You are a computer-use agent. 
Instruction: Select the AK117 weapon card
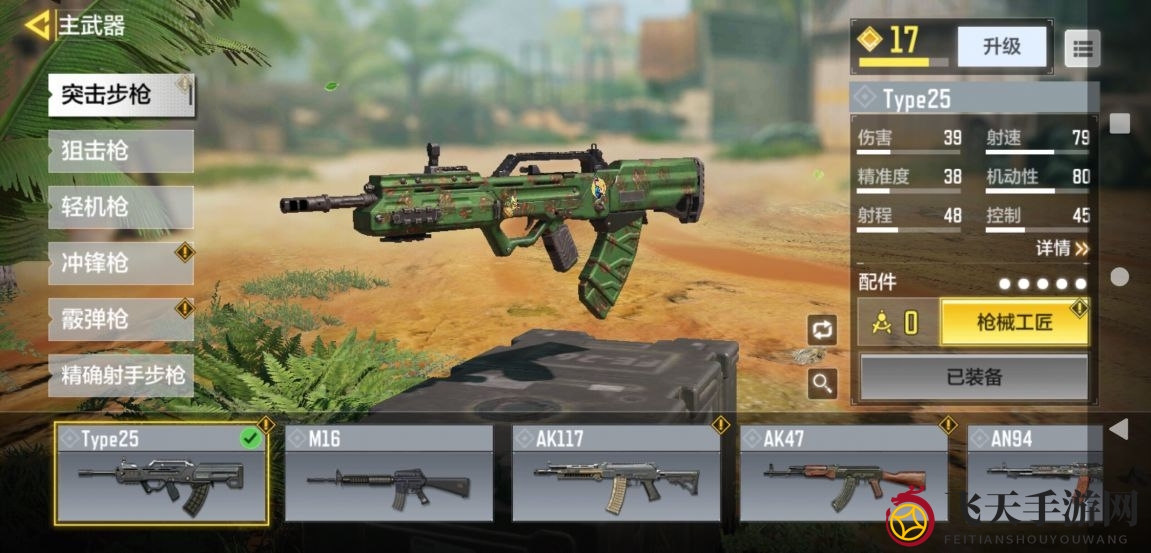click(616, 473)
